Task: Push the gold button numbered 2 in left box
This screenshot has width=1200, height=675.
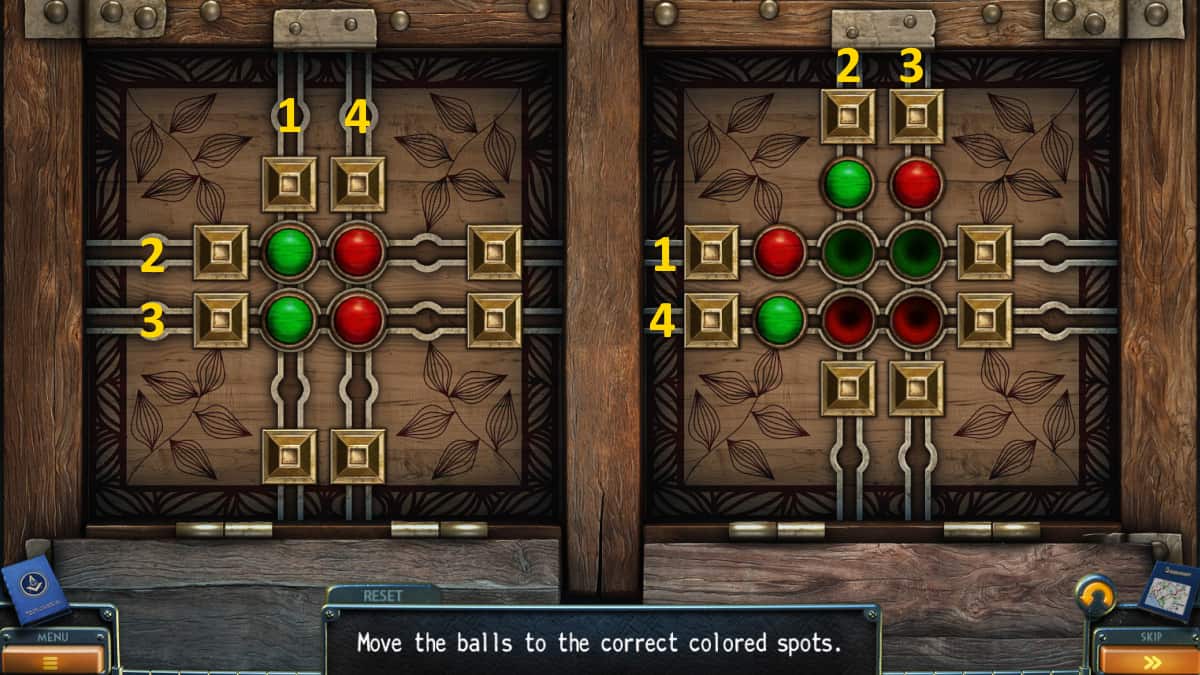Action: 221,252
